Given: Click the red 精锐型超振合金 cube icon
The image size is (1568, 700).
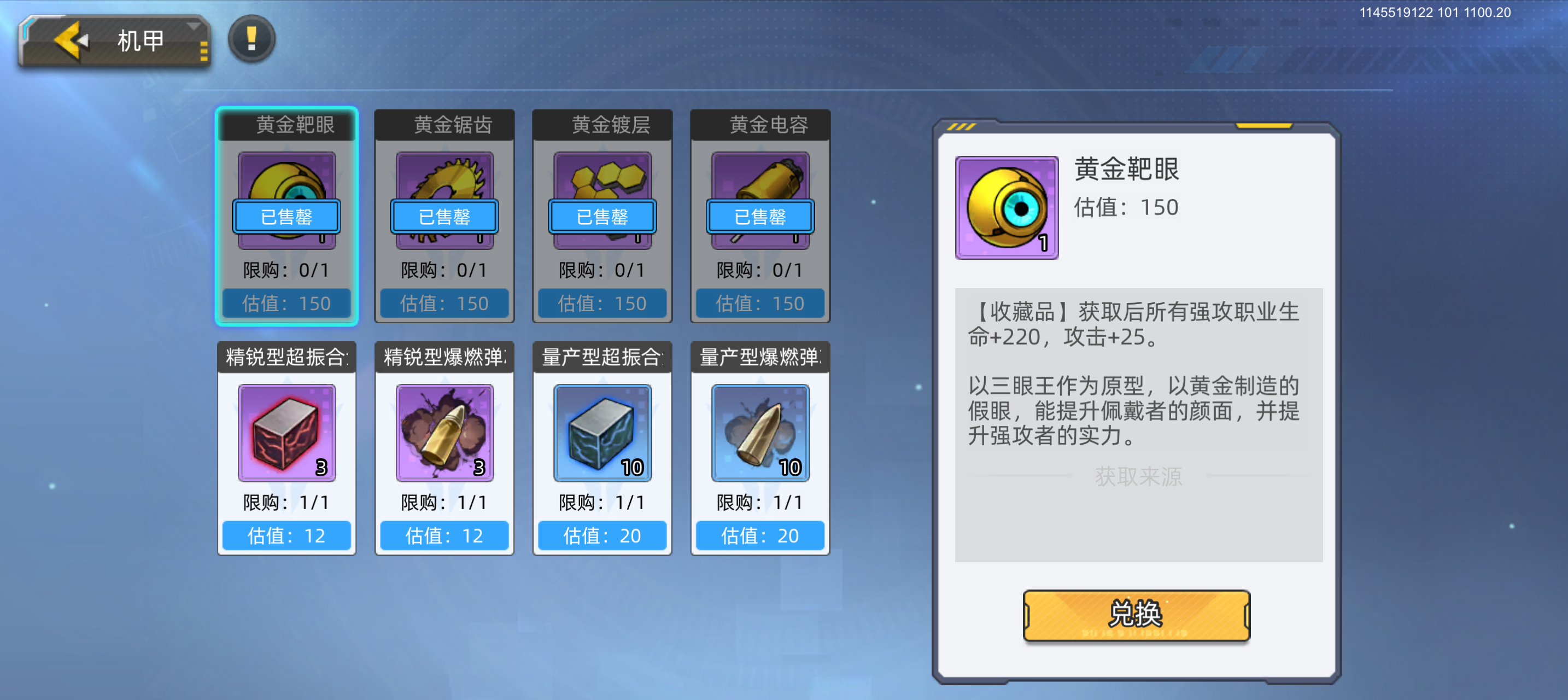Looking at the screenshot, I should click(x=286, y=432).
